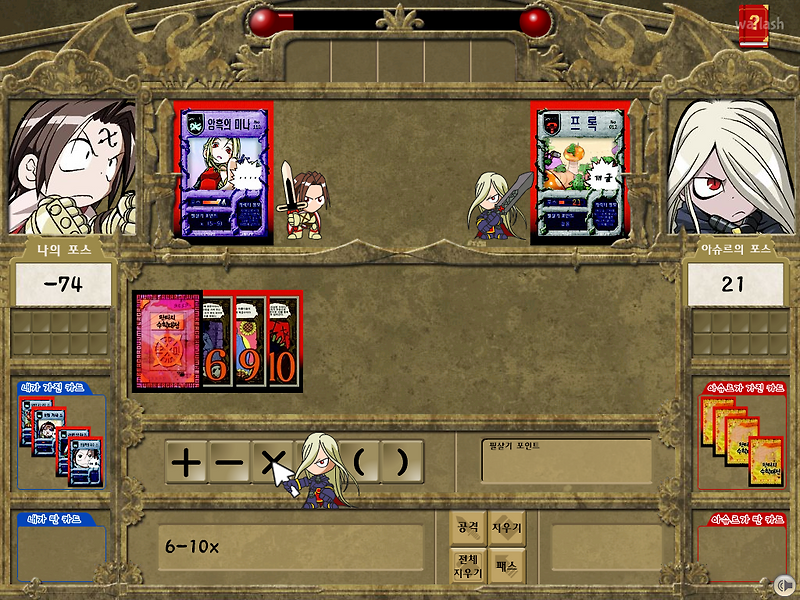Open the red help book
This screenshot has height=600, width=800.
coord(751,22)
